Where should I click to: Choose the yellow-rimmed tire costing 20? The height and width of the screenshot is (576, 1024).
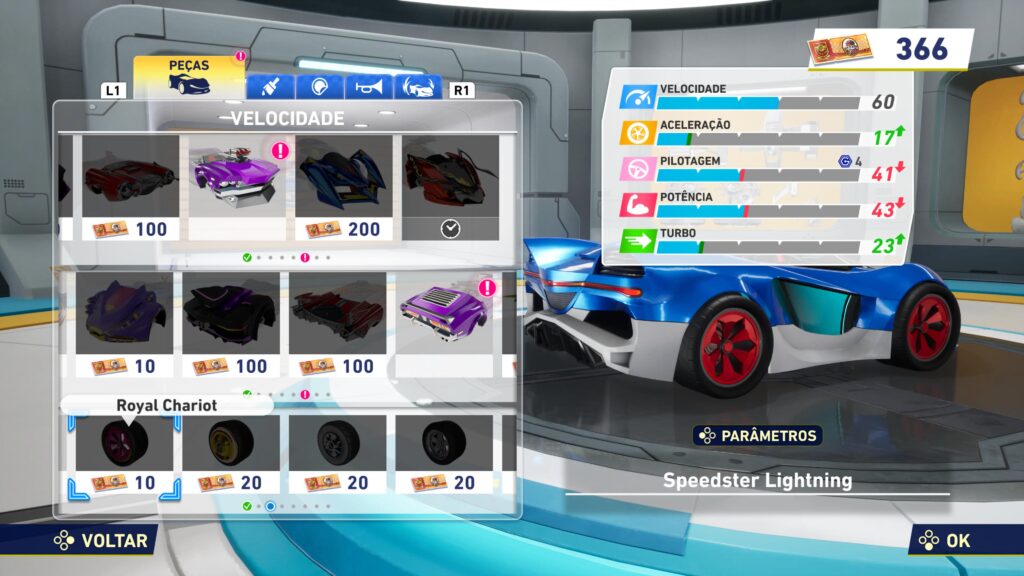(x=231, y=454)
